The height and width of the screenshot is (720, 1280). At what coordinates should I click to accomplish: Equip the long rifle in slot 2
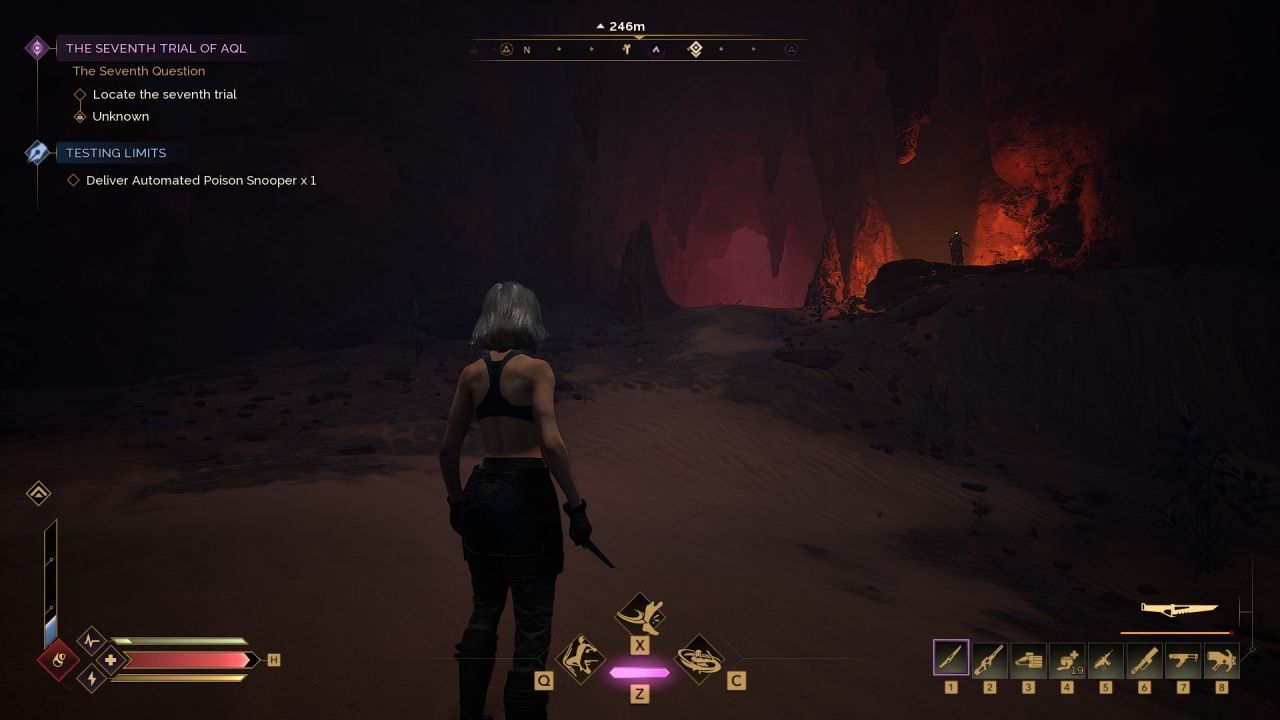[989, 659]
